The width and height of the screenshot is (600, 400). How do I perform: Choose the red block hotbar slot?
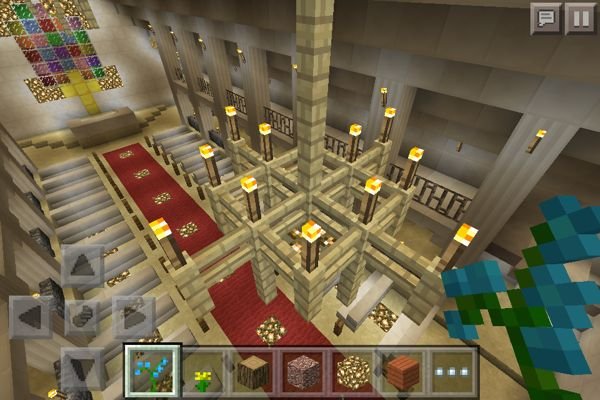(x=401, y=370)
